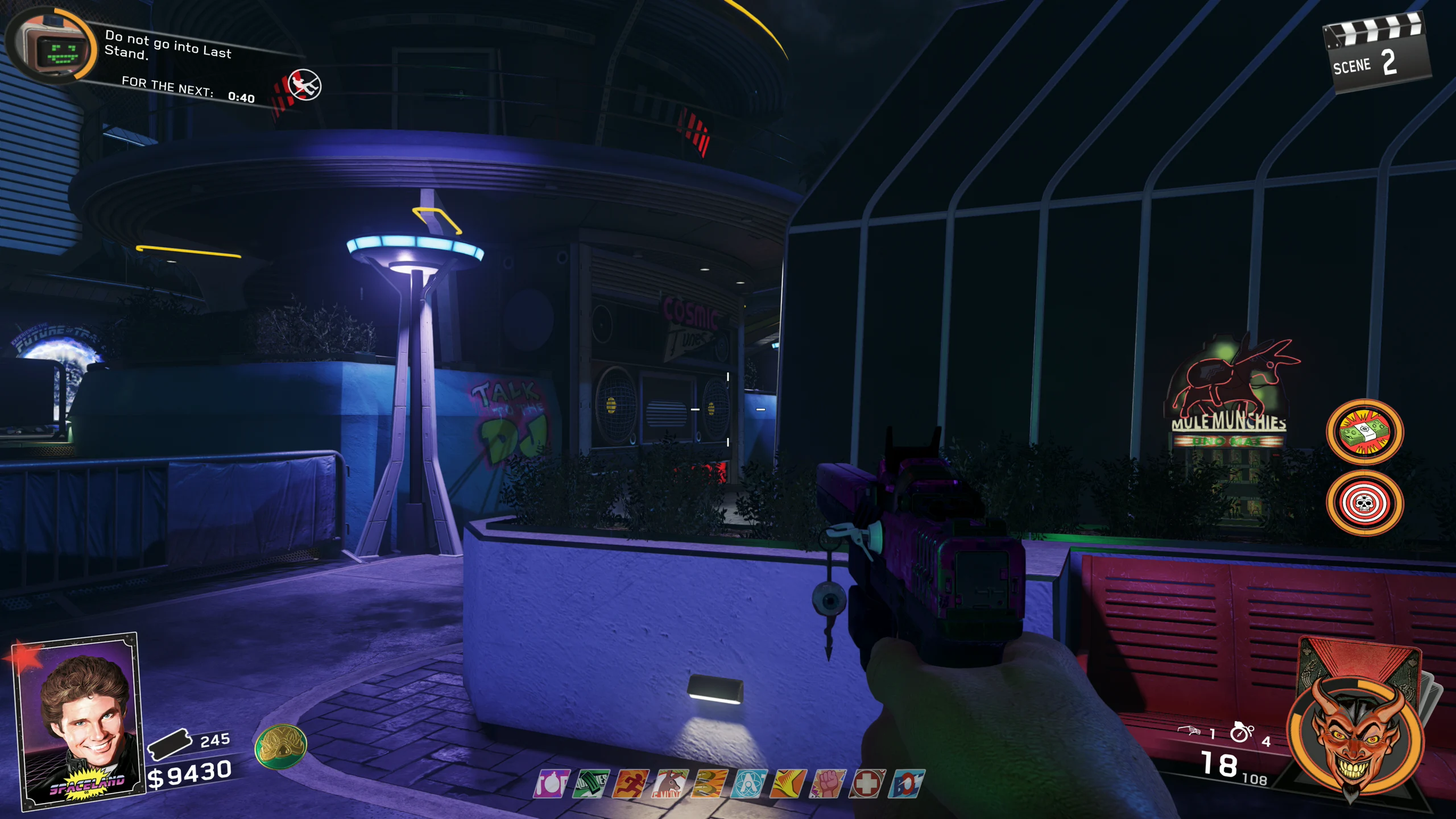Select the Bombstoppers bomb perk icon
This screenshot has height=819, width=1456.
point(552,784)
